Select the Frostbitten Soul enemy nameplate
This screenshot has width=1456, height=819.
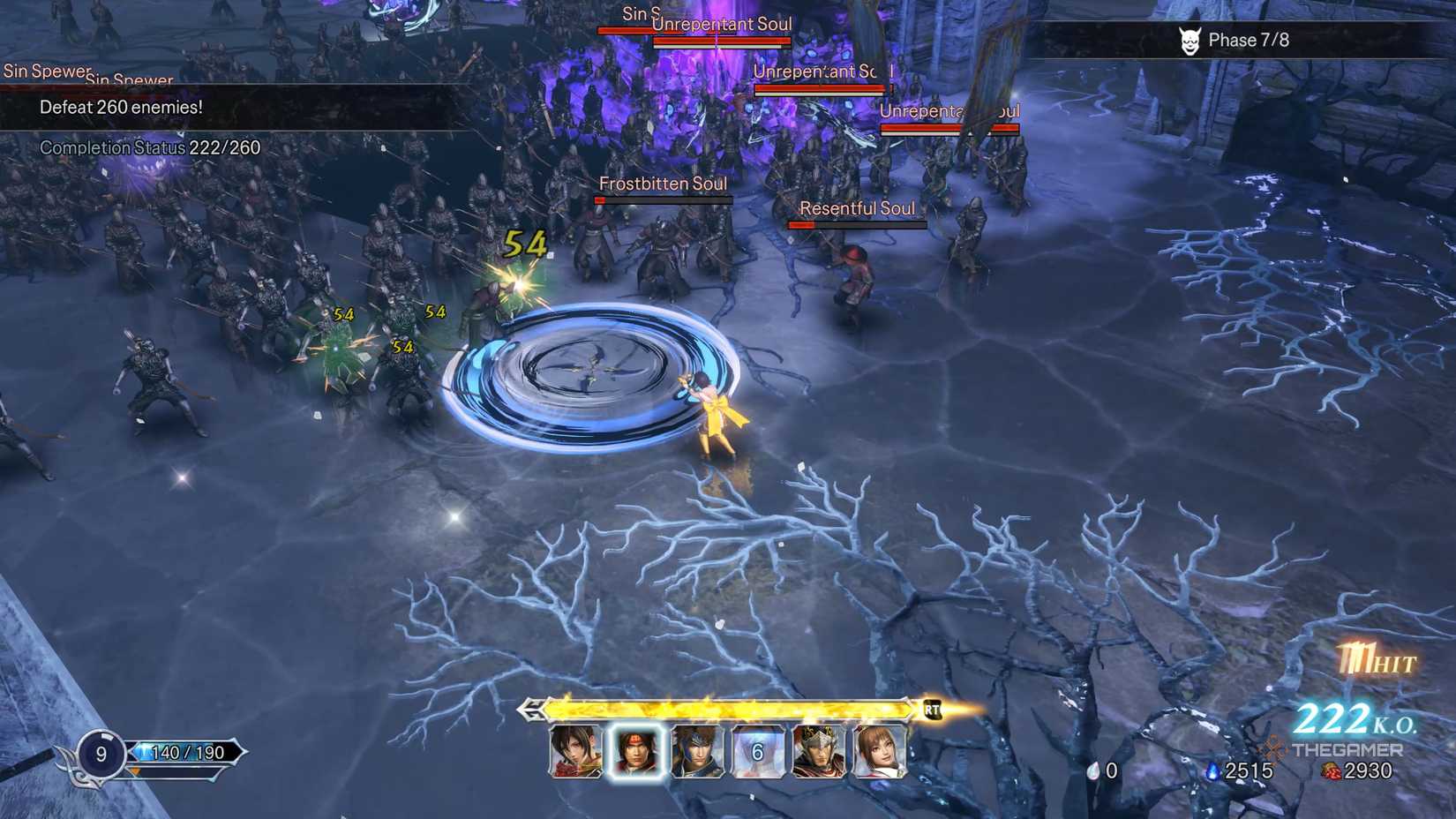[664, 184]
